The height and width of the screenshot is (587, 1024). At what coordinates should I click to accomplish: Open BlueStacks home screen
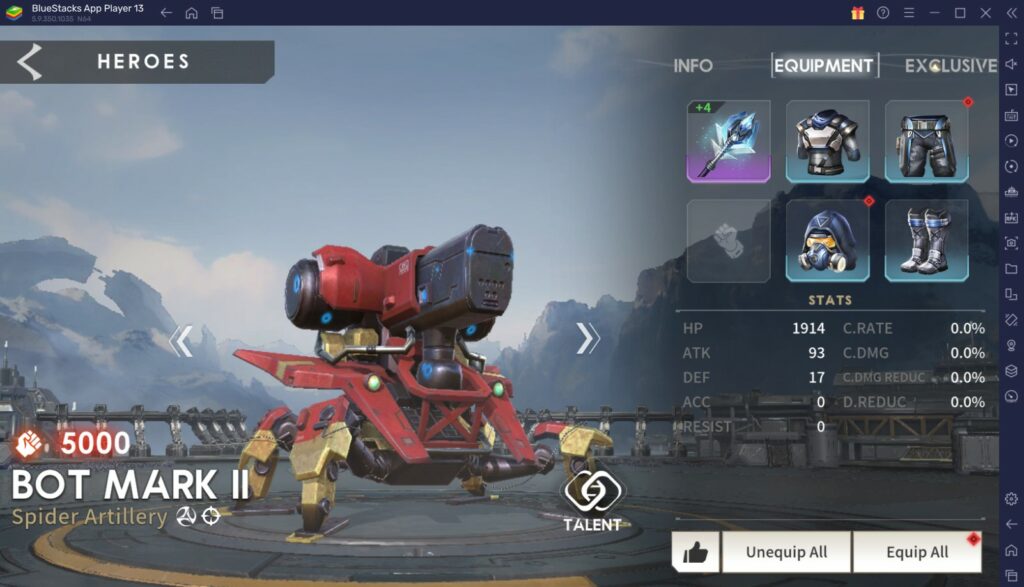[191, 13]
